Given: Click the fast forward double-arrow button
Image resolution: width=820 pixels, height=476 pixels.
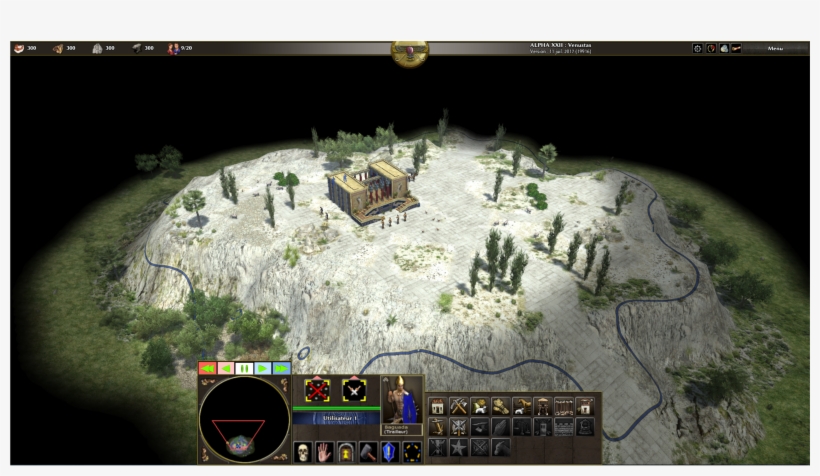Looking at the screenshot, I should (x=281, y=368).
